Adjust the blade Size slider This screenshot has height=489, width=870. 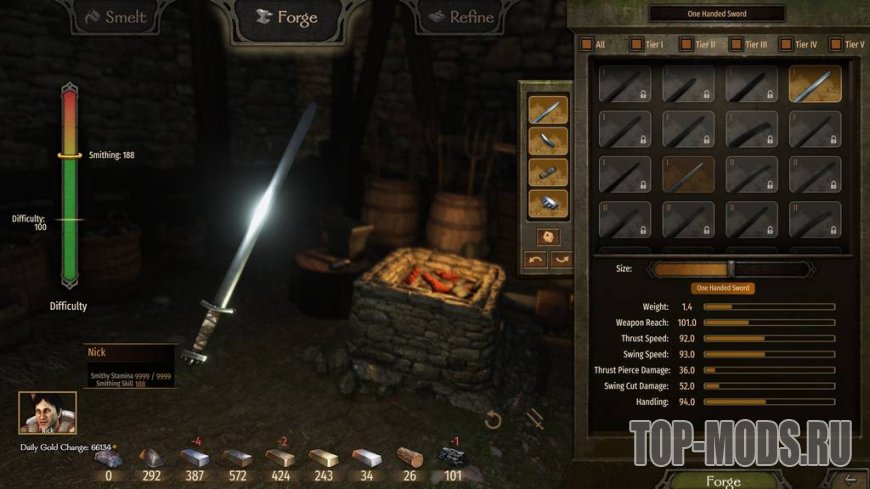tap(730, 269)
